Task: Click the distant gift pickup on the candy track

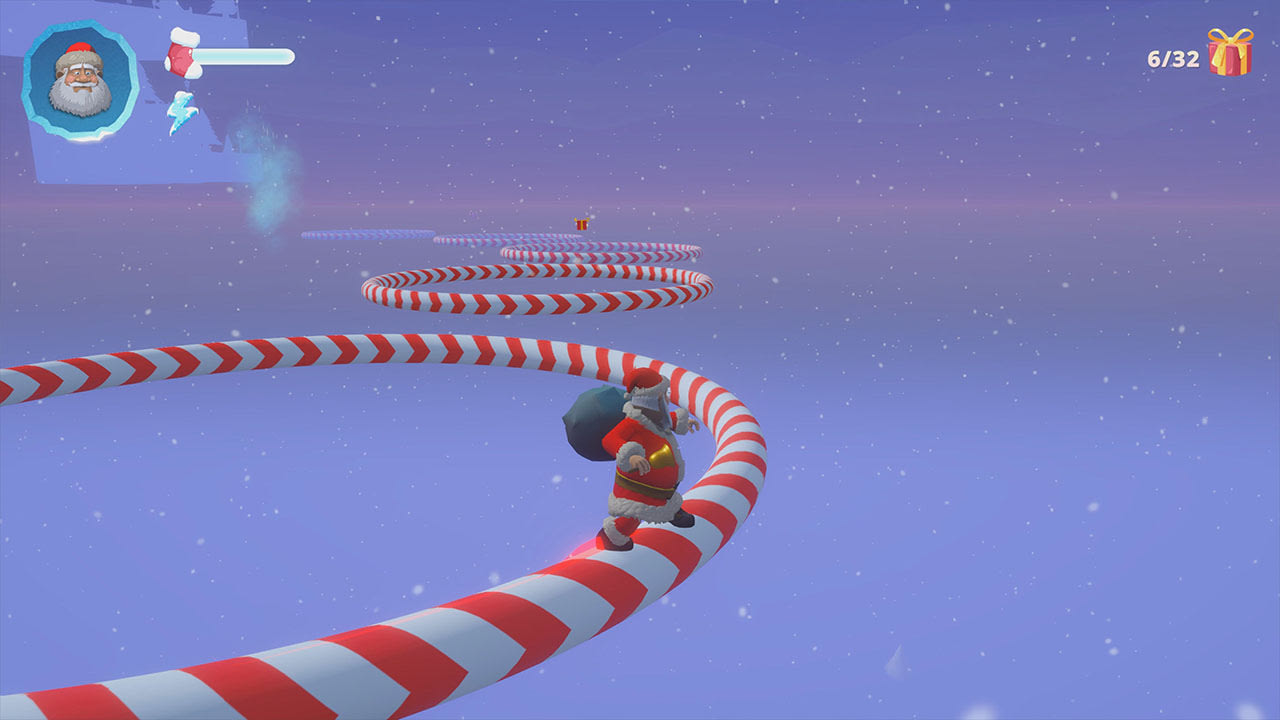Action: click(x=581, y=226)
